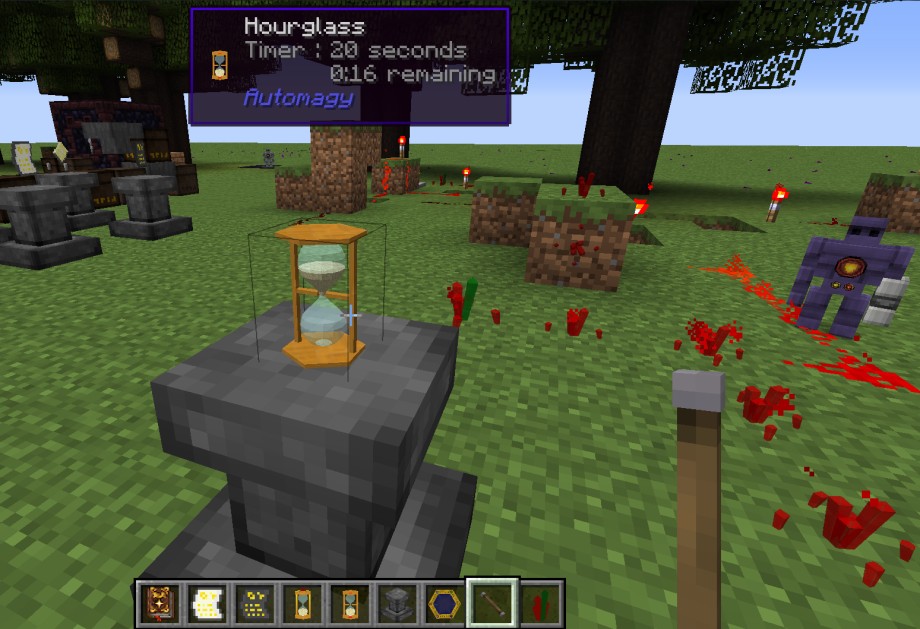Choose the red and green crystal slot
This screenshot has height=629, width=920.
pos(539,603)
